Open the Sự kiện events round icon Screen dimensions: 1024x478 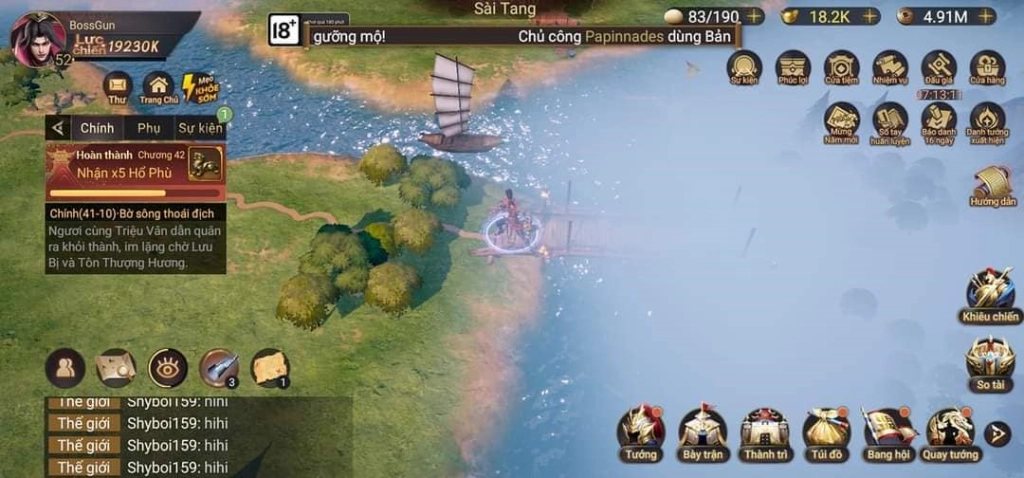(x=743, y=66)
